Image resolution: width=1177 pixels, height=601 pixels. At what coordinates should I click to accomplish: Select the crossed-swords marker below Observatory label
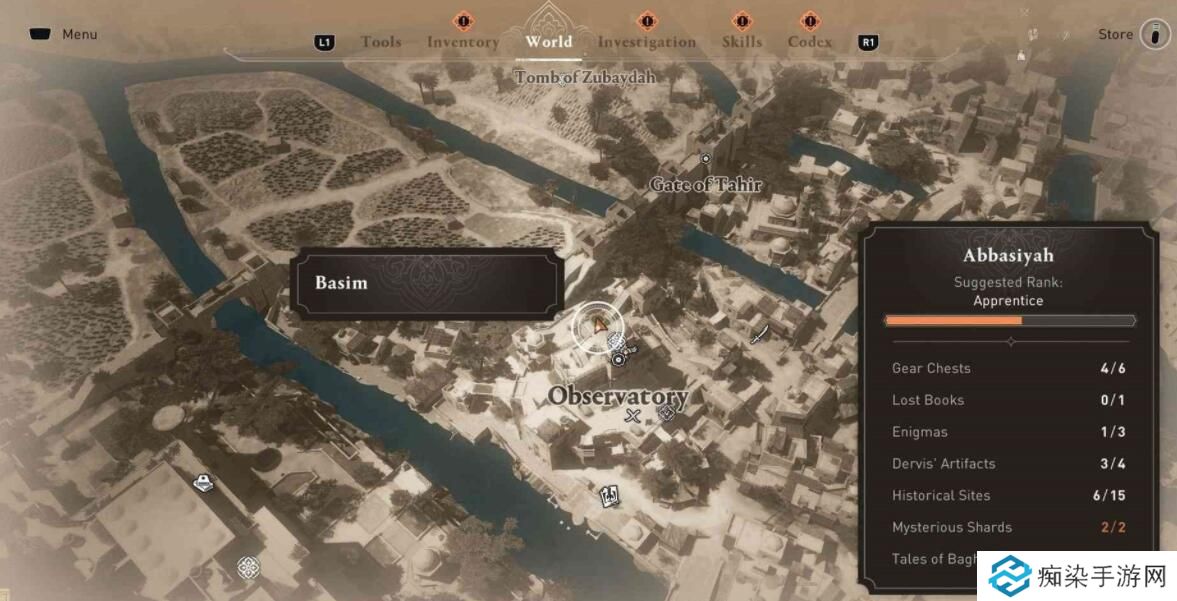(x=632, y=416)
